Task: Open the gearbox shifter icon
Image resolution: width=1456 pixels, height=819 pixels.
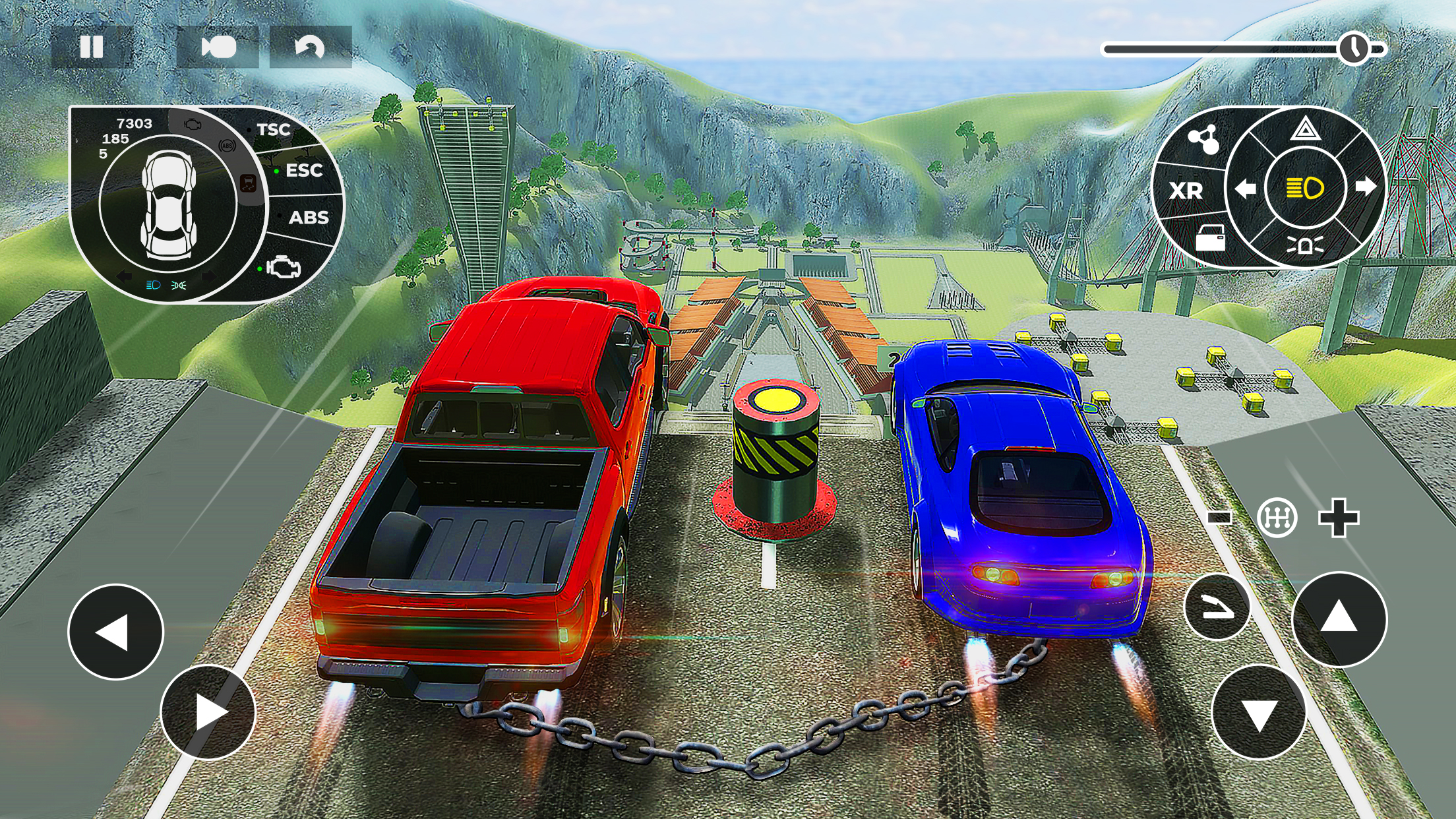Action: (x=1277, y=518)
